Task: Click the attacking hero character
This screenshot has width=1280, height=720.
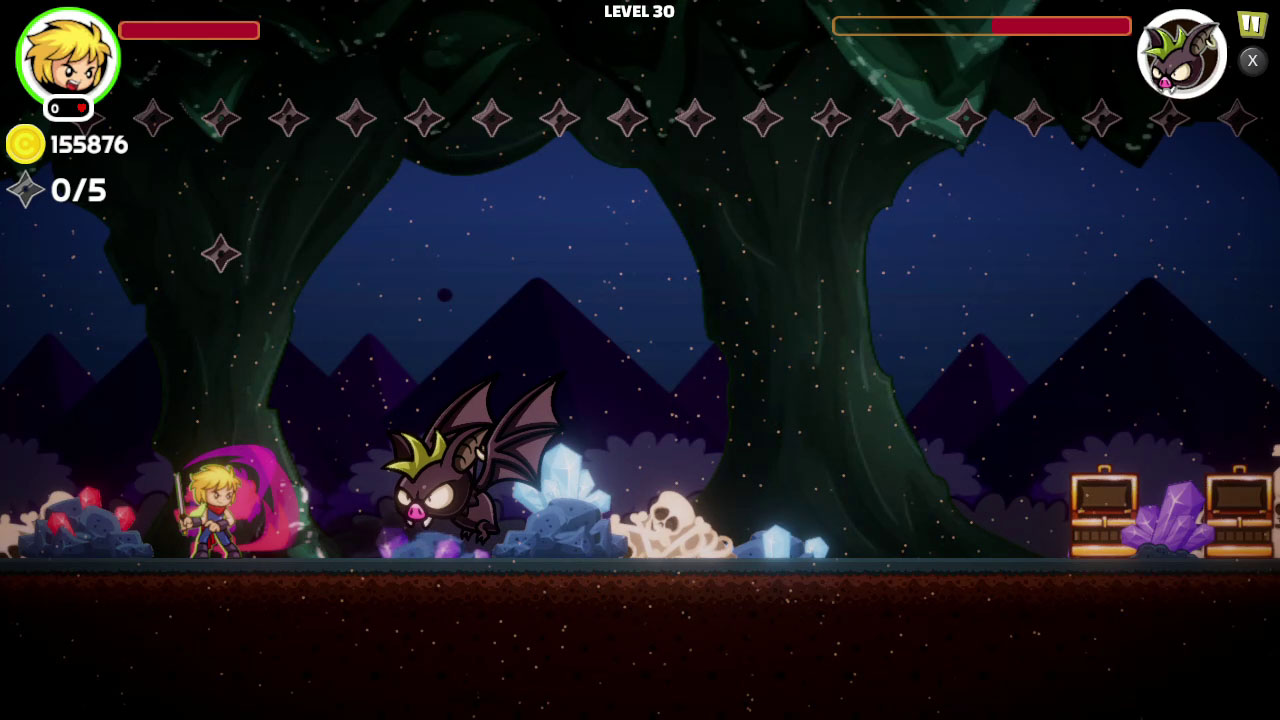Action: coord(213,510)
